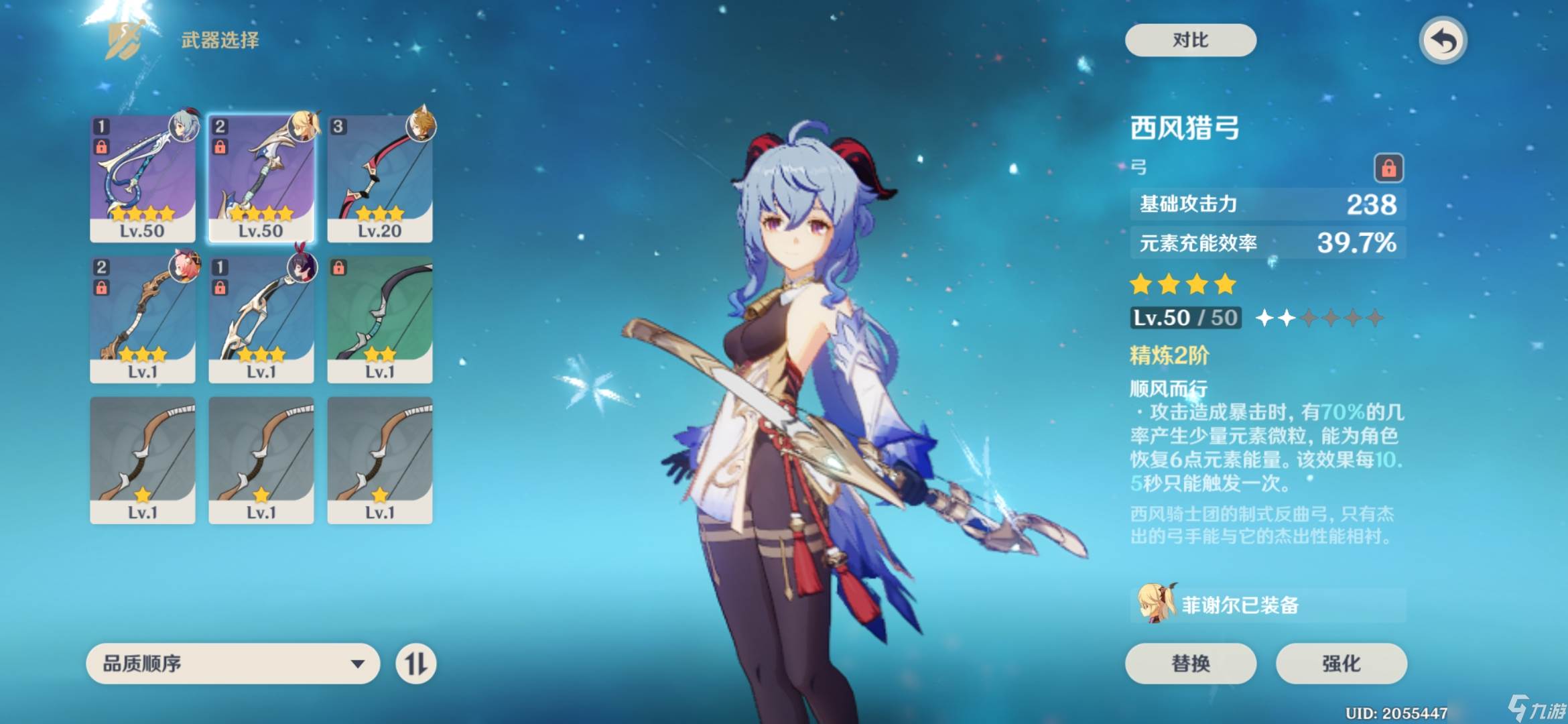This screenshot has height=724, width=1568.
Task: Reverse the sort order with arrows button
Action: coord(415,664)
